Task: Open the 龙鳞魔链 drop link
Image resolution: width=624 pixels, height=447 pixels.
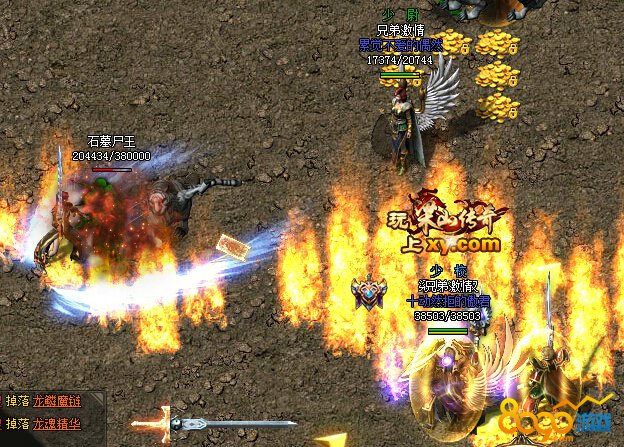Action: pos(56,402)
